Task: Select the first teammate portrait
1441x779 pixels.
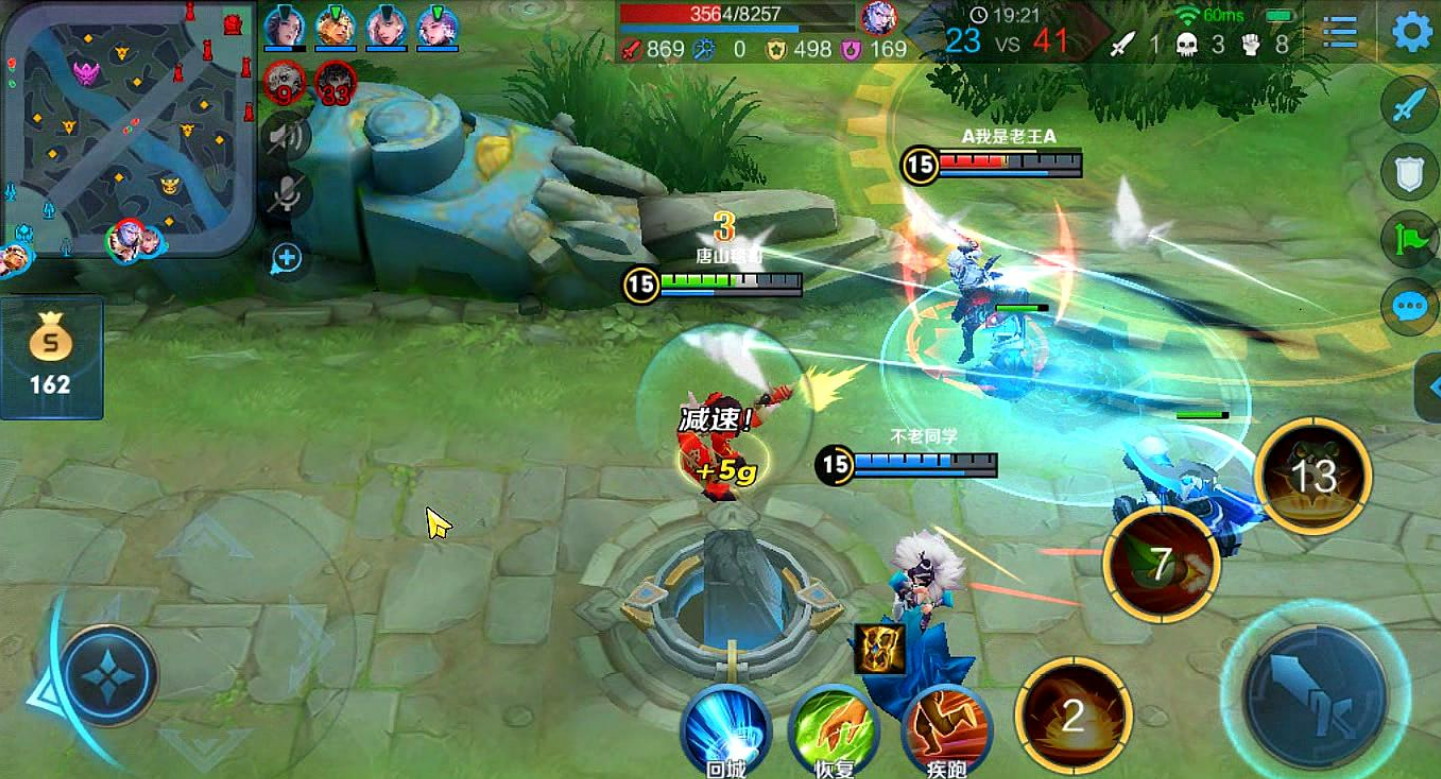Action: (x=284, y=26)
